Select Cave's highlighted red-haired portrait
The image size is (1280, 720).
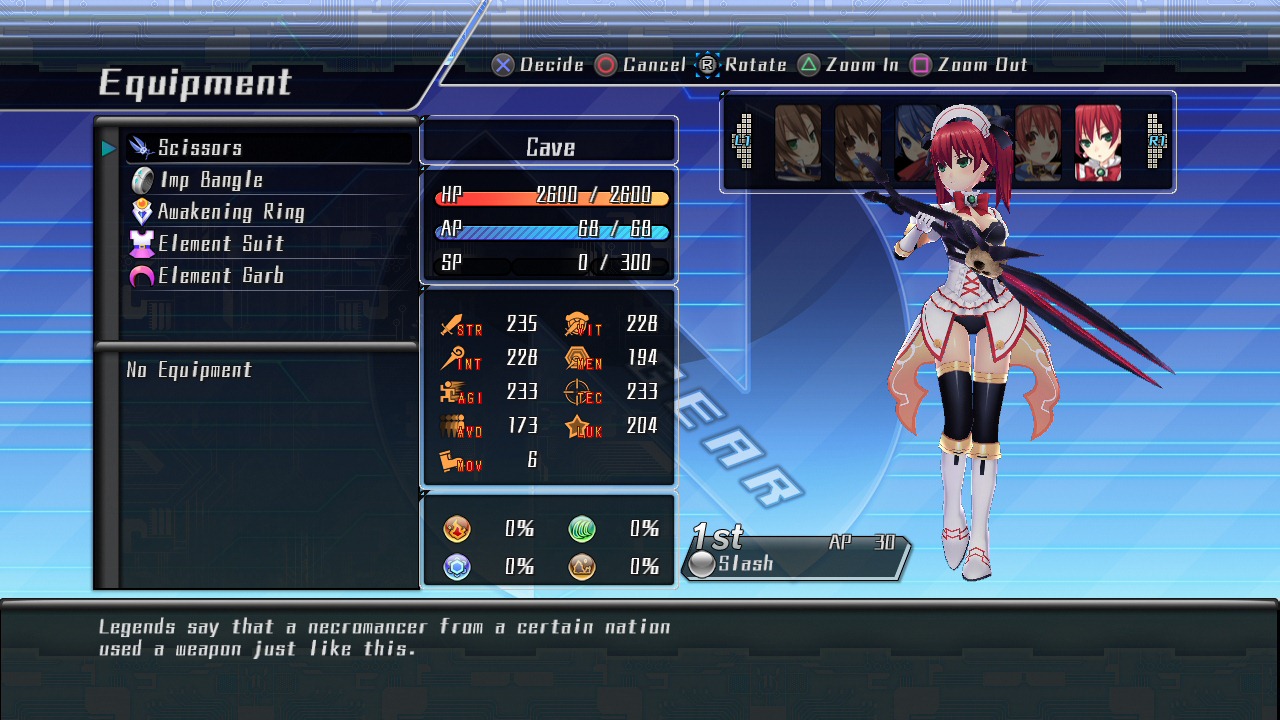(x=1098, y=143)
